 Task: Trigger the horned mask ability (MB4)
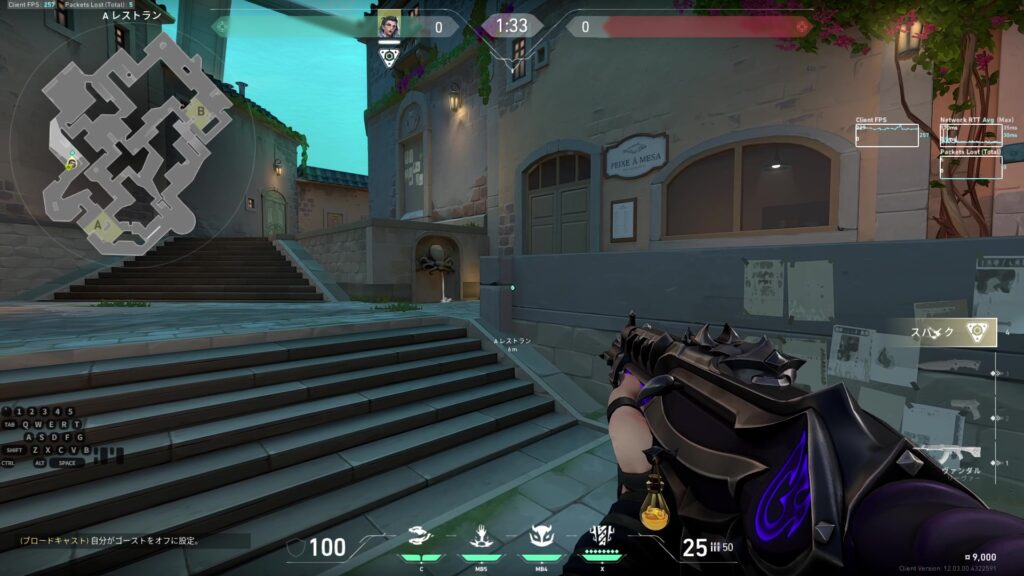point(541,536)
